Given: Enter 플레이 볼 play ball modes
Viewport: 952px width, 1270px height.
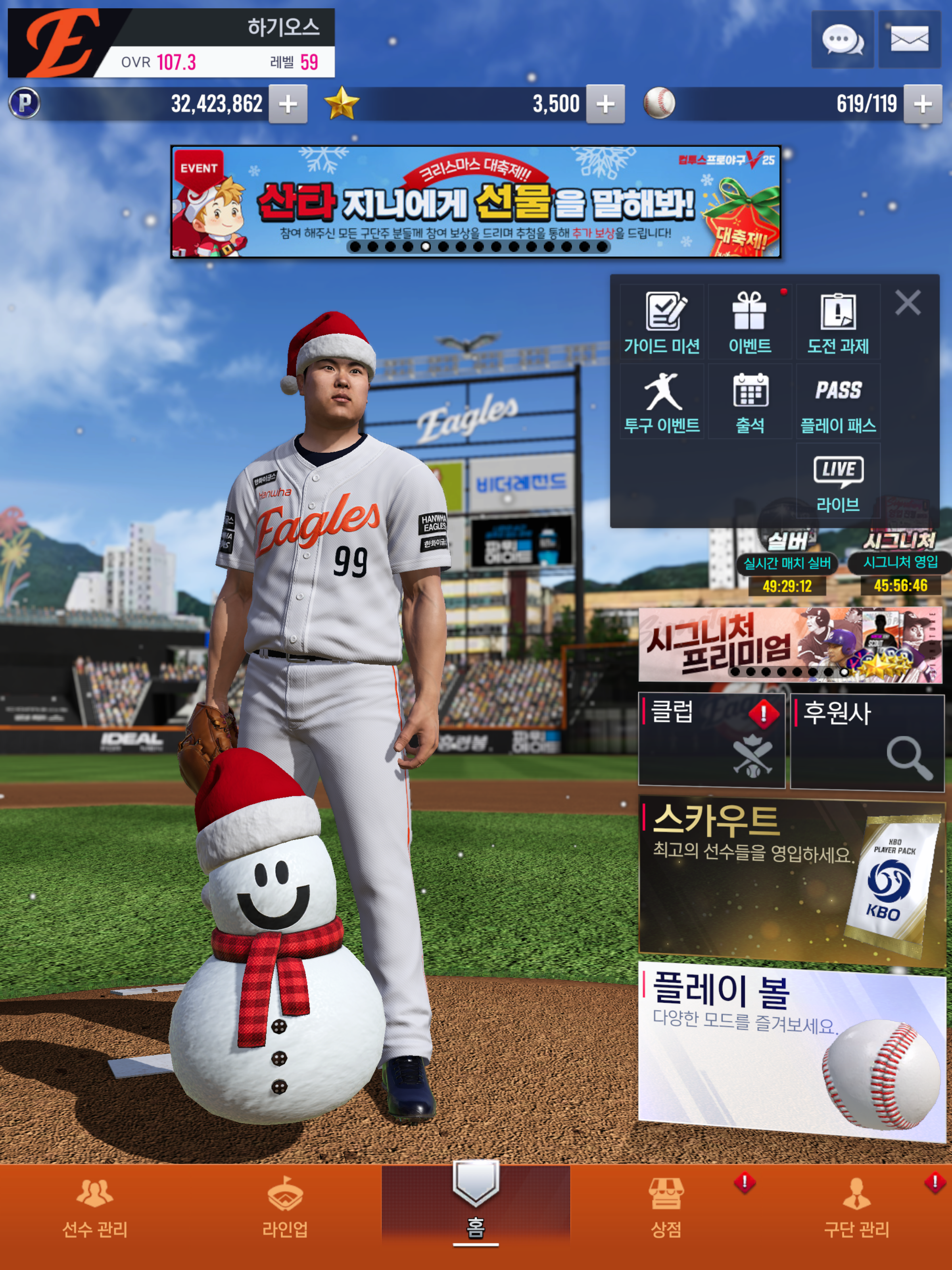Looking at the screenshot, I should click(791, 1051).
